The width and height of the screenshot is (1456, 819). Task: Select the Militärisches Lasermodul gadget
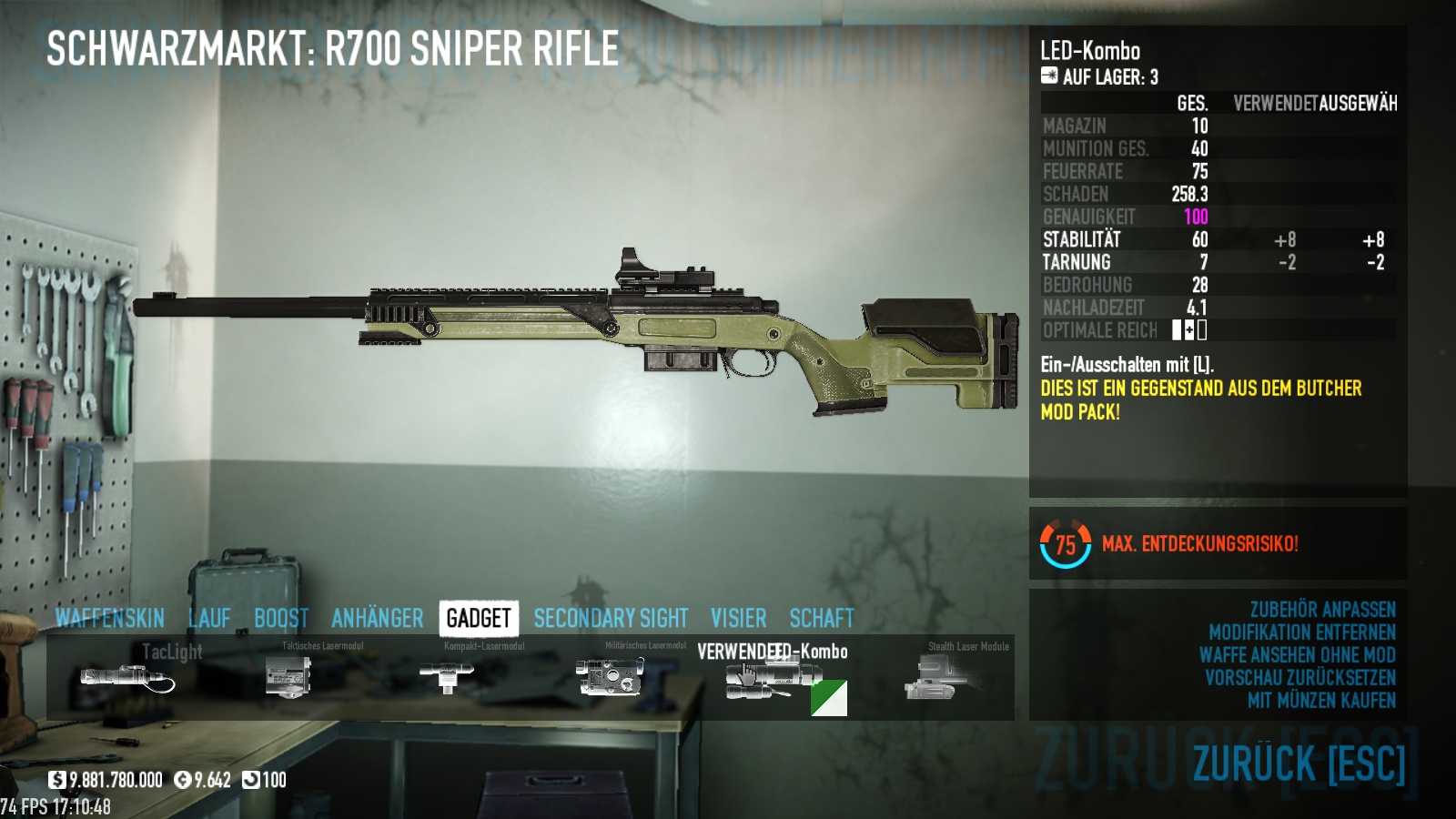click(609, 678)
